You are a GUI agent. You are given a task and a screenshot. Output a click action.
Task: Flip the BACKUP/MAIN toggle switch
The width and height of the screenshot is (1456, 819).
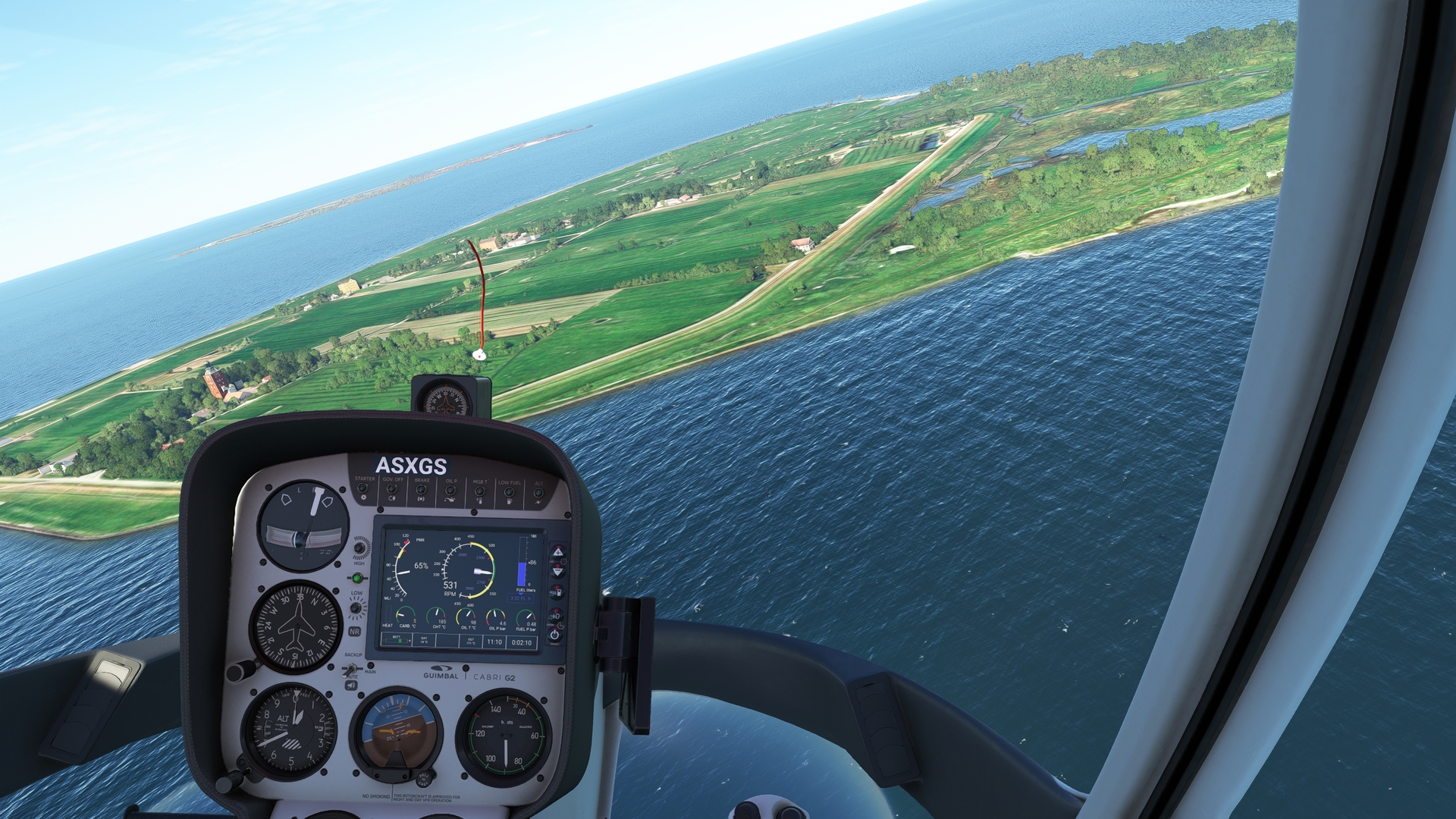click(350, 669)
